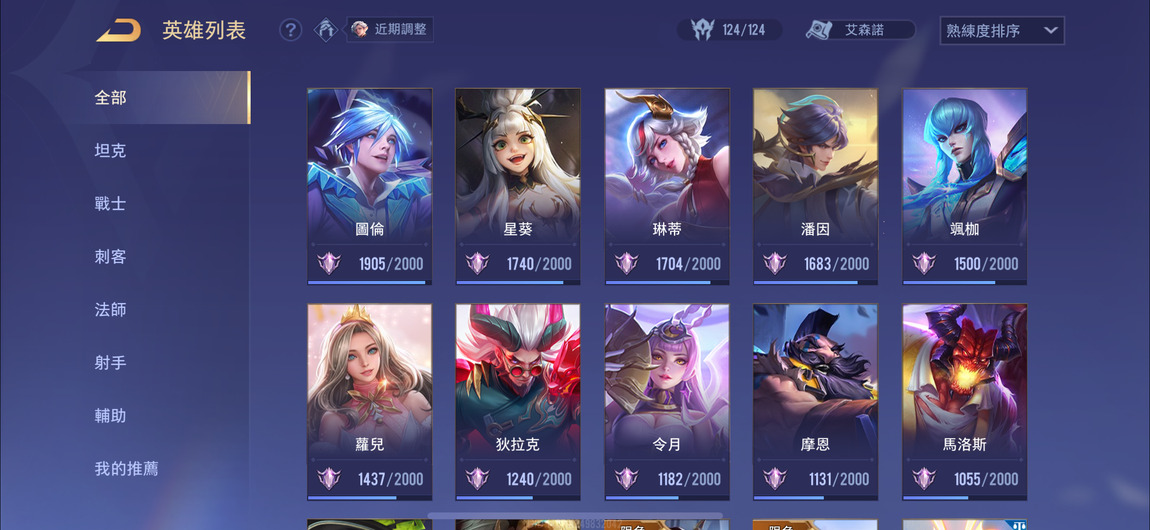The width and height of the screenshot is (1150, 530).
Task: Open the 熟練度排序 sorting dropdown
Action: pyautogui.click(x=1002, y=30)
